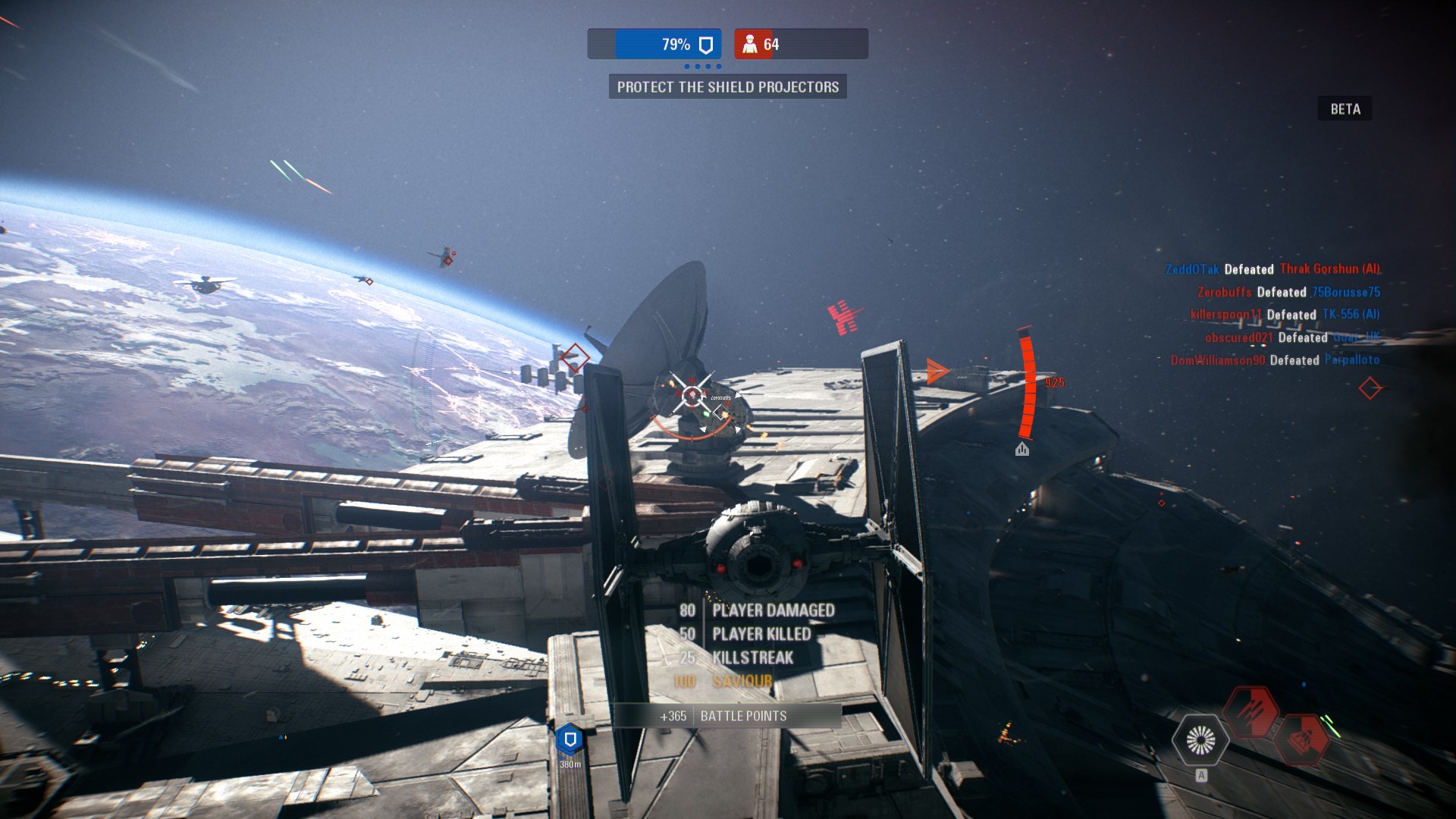Select the DomWilliamson90 kill feed entry

click(1275, 360)
